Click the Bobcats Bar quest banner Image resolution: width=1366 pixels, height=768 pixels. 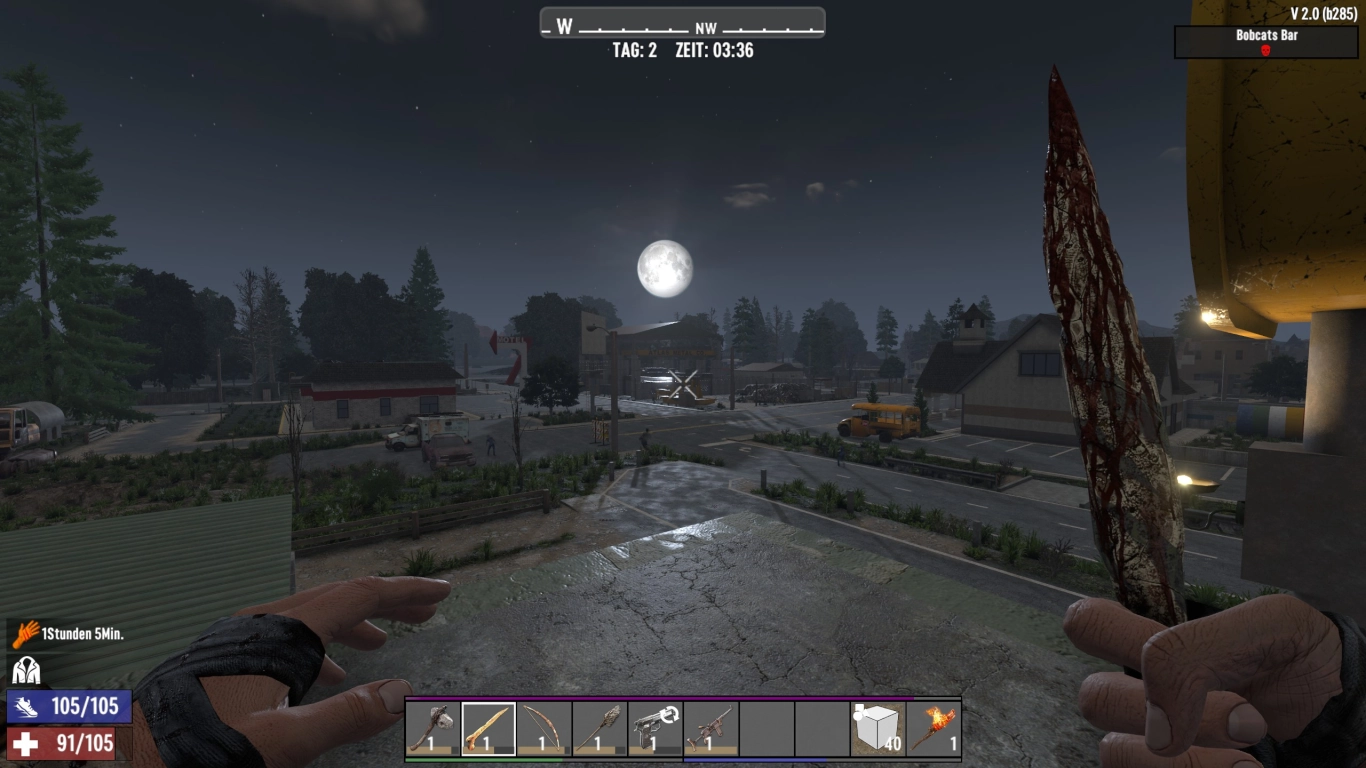1265,36
